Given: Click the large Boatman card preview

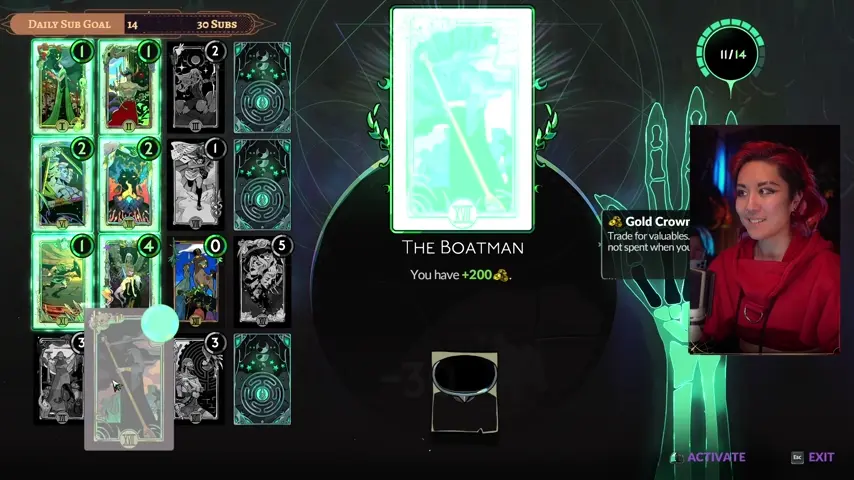Looking at the screenshot, I should pos(462,120).
